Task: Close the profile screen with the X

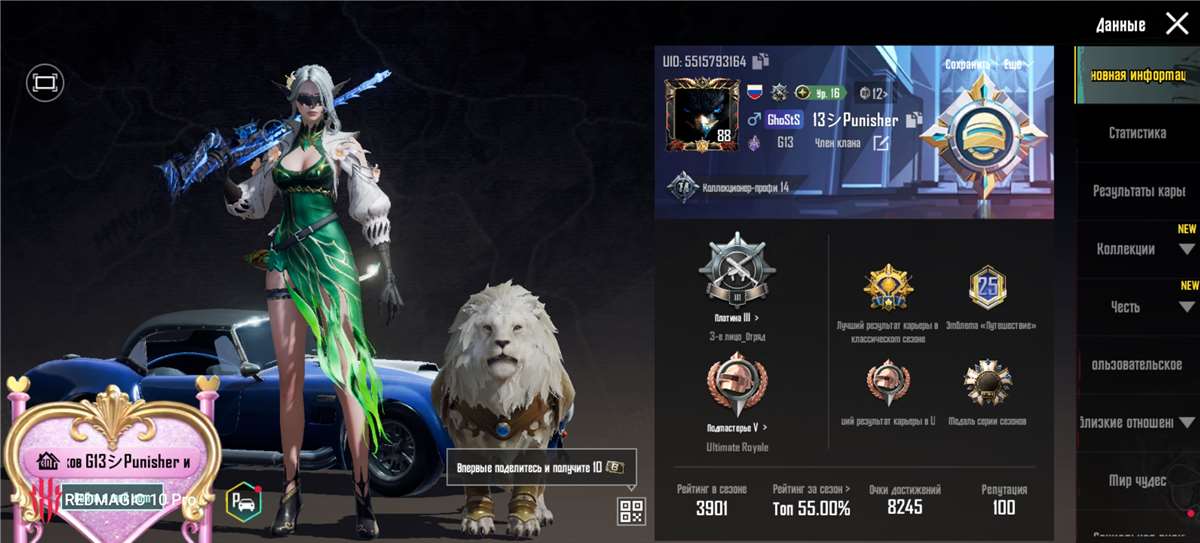Action: pos(1177,24)
